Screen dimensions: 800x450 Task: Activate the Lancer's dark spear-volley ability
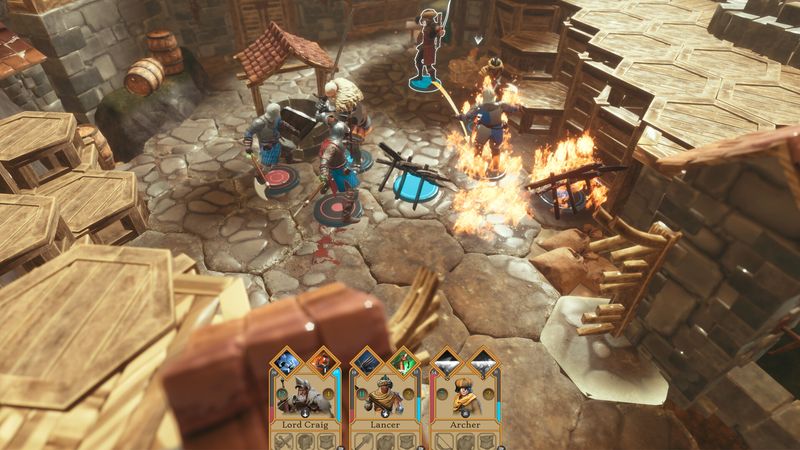pos(366,362)
